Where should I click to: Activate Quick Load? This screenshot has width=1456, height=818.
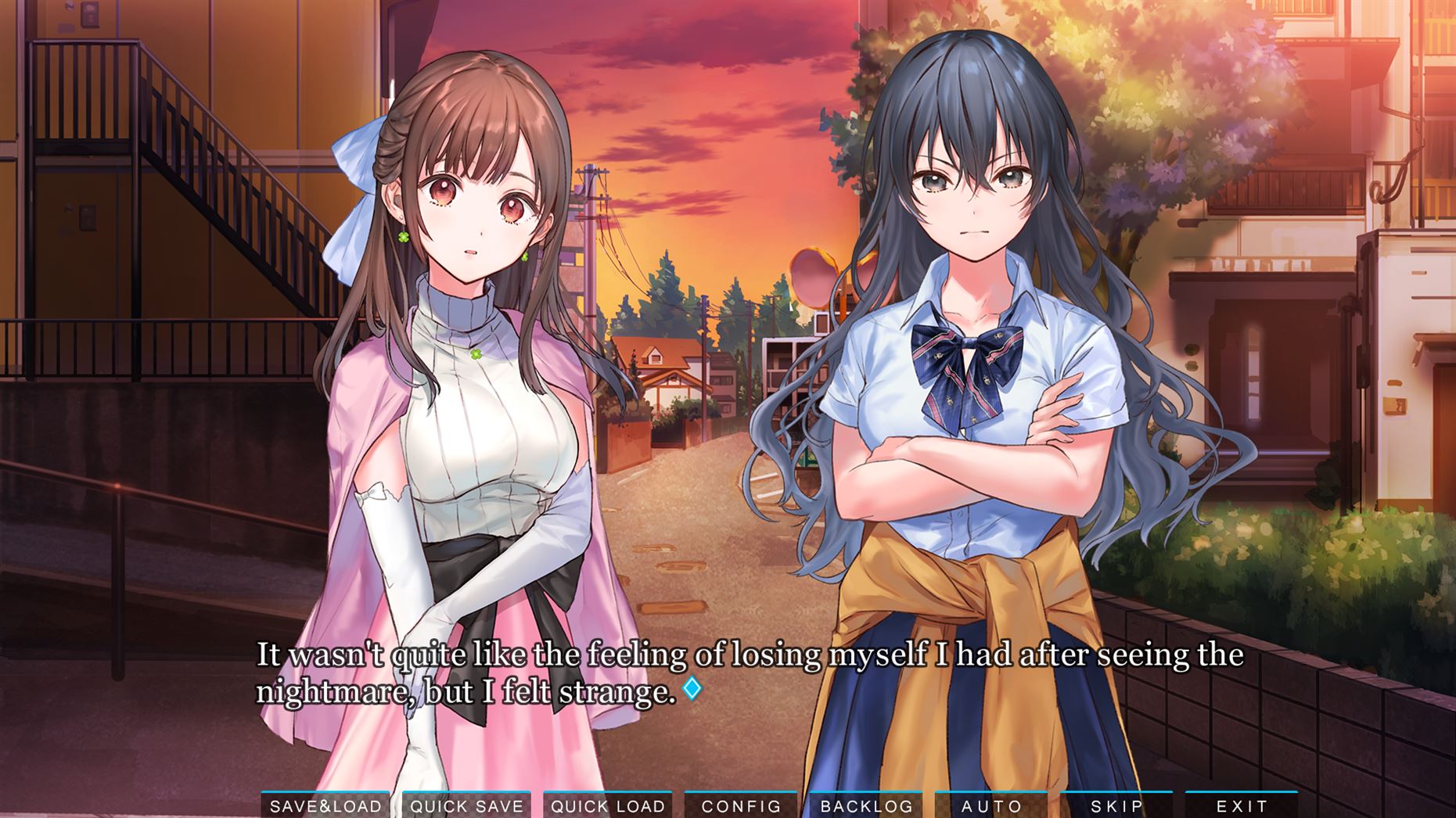[608, 805]
